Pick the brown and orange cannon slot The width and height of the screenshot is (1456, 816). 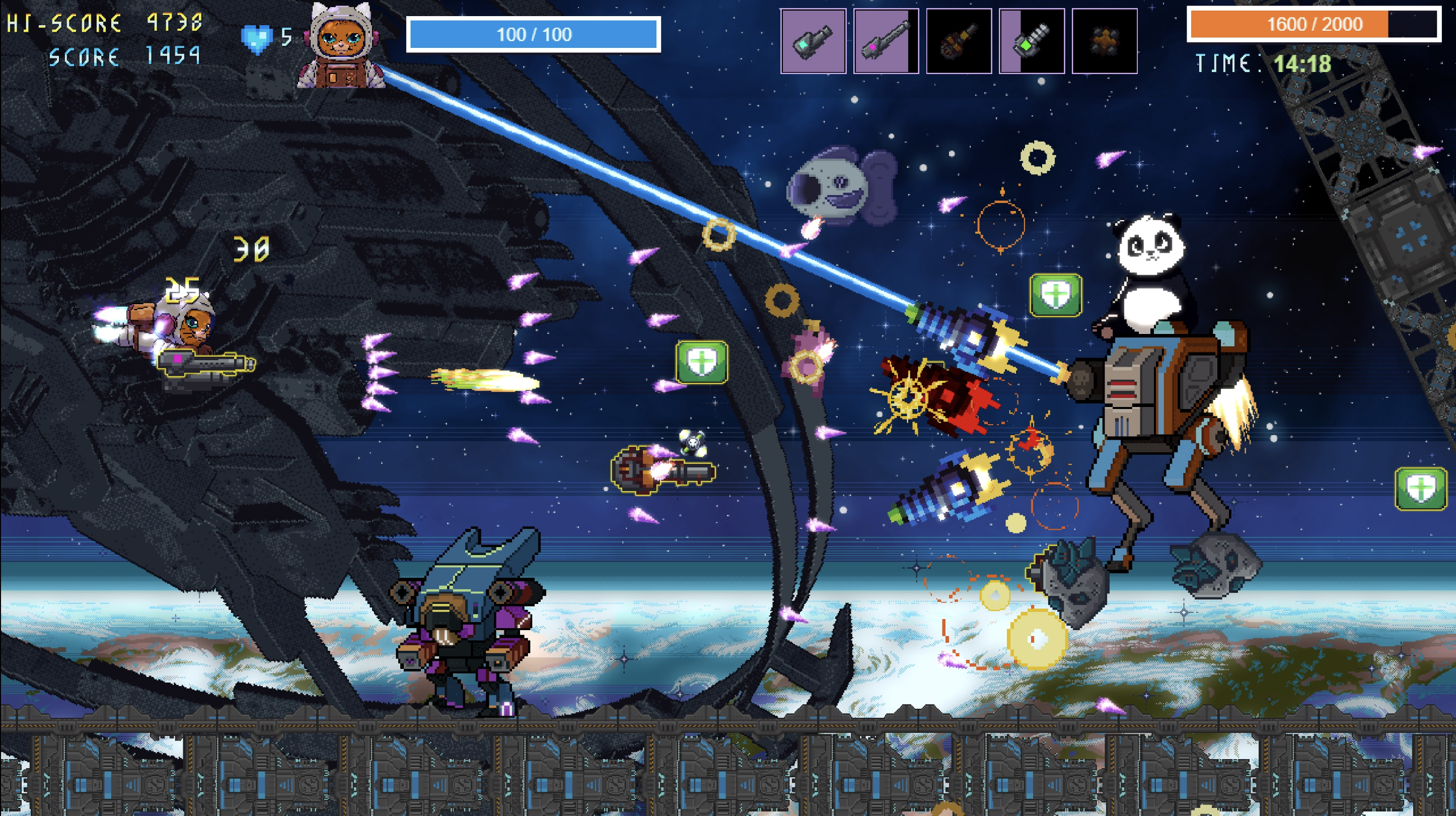point(959,41)
